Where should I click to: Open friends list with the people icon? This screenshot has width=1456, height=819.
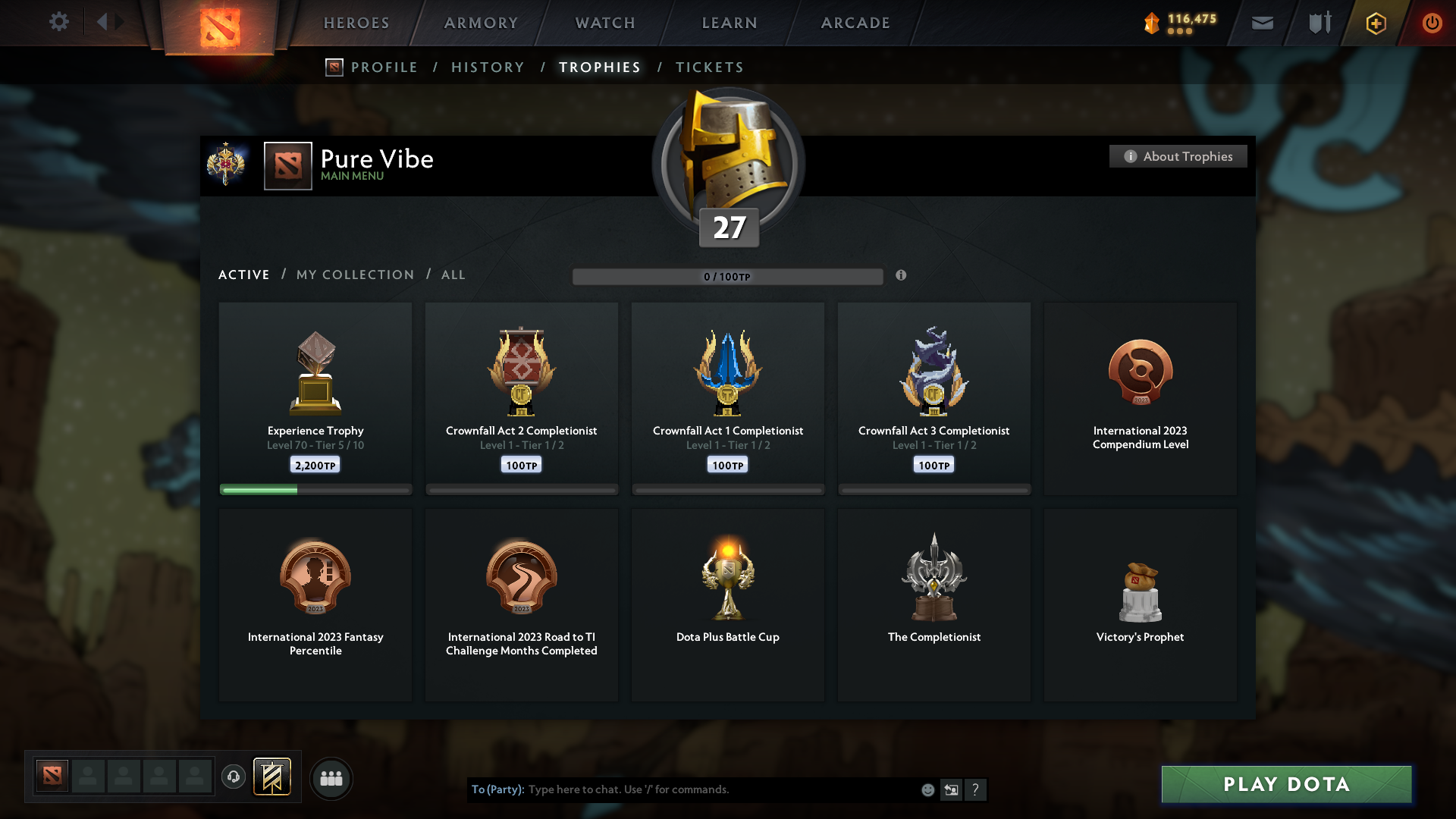click(x=331, y=778)
